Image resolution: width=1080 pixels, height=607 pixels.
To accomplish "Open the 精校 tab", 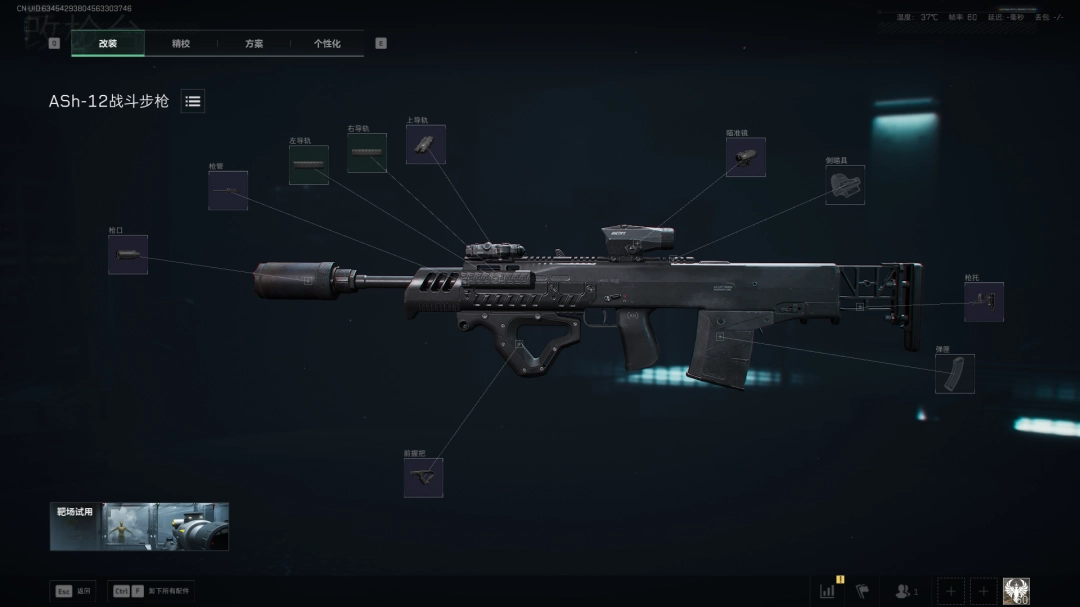I will [x=181, y=44].
